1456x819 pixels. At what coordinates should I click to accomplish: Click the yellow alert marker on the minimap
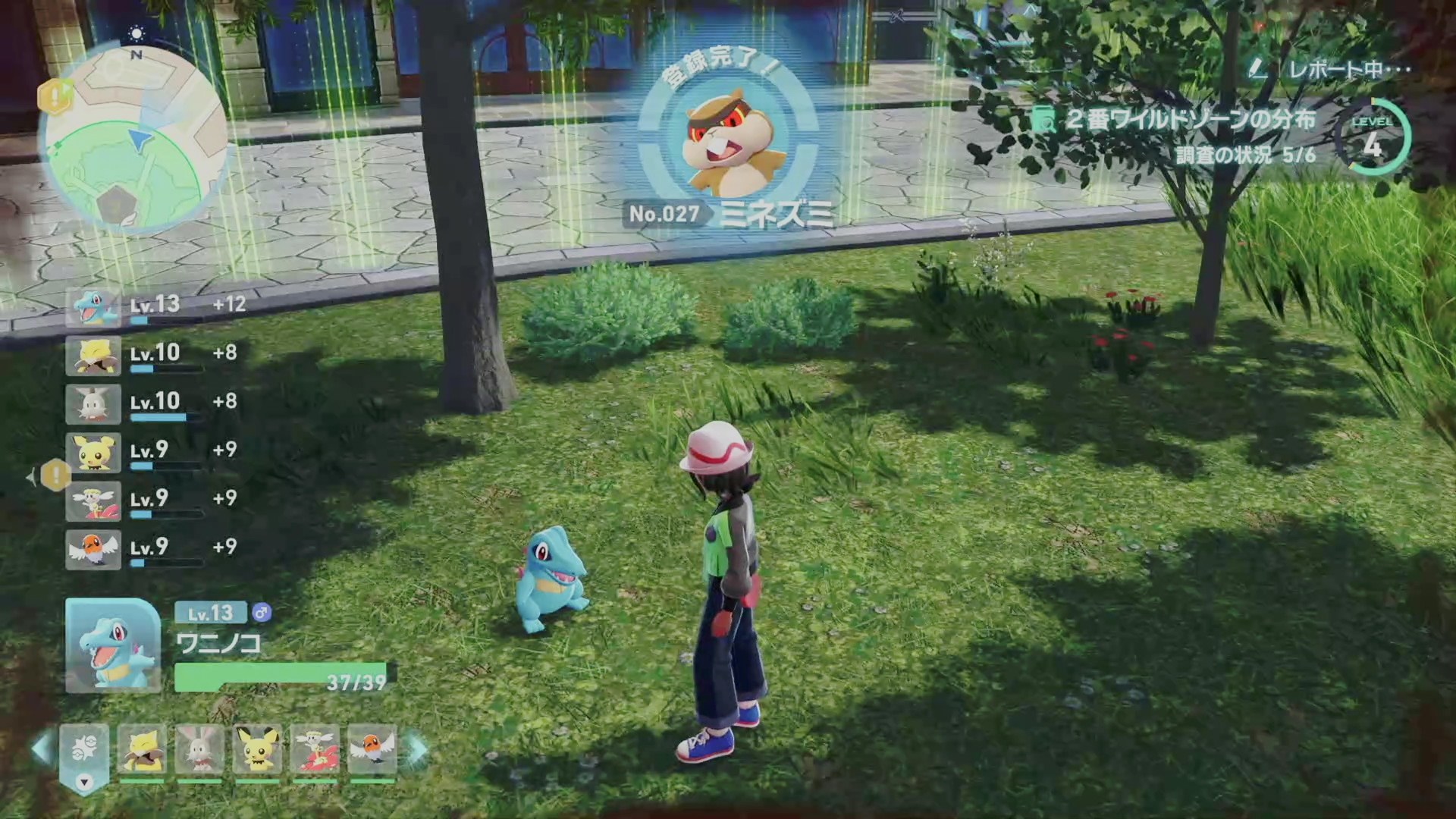point(56,96)
